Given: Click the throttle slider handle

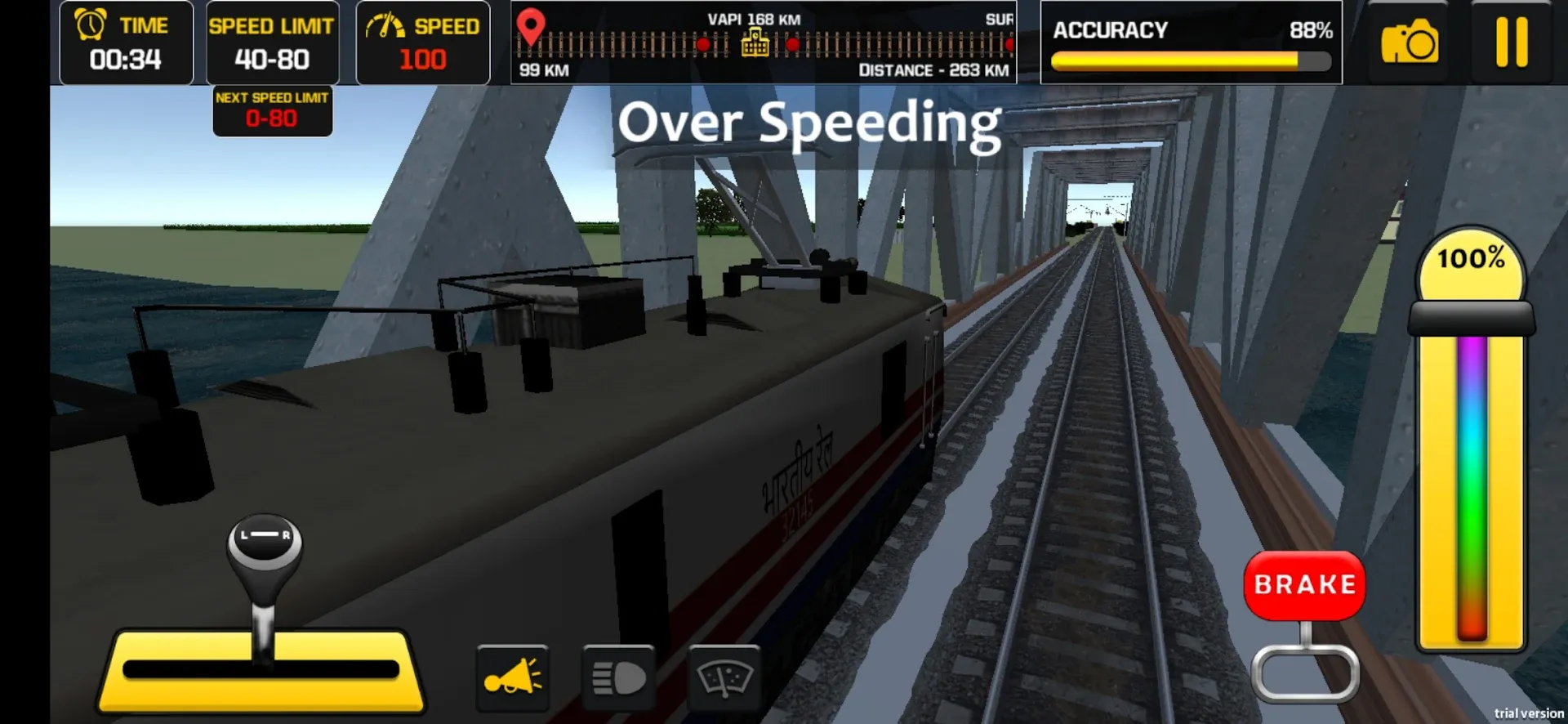Looking at the screenshot, I should point(1471,318).
